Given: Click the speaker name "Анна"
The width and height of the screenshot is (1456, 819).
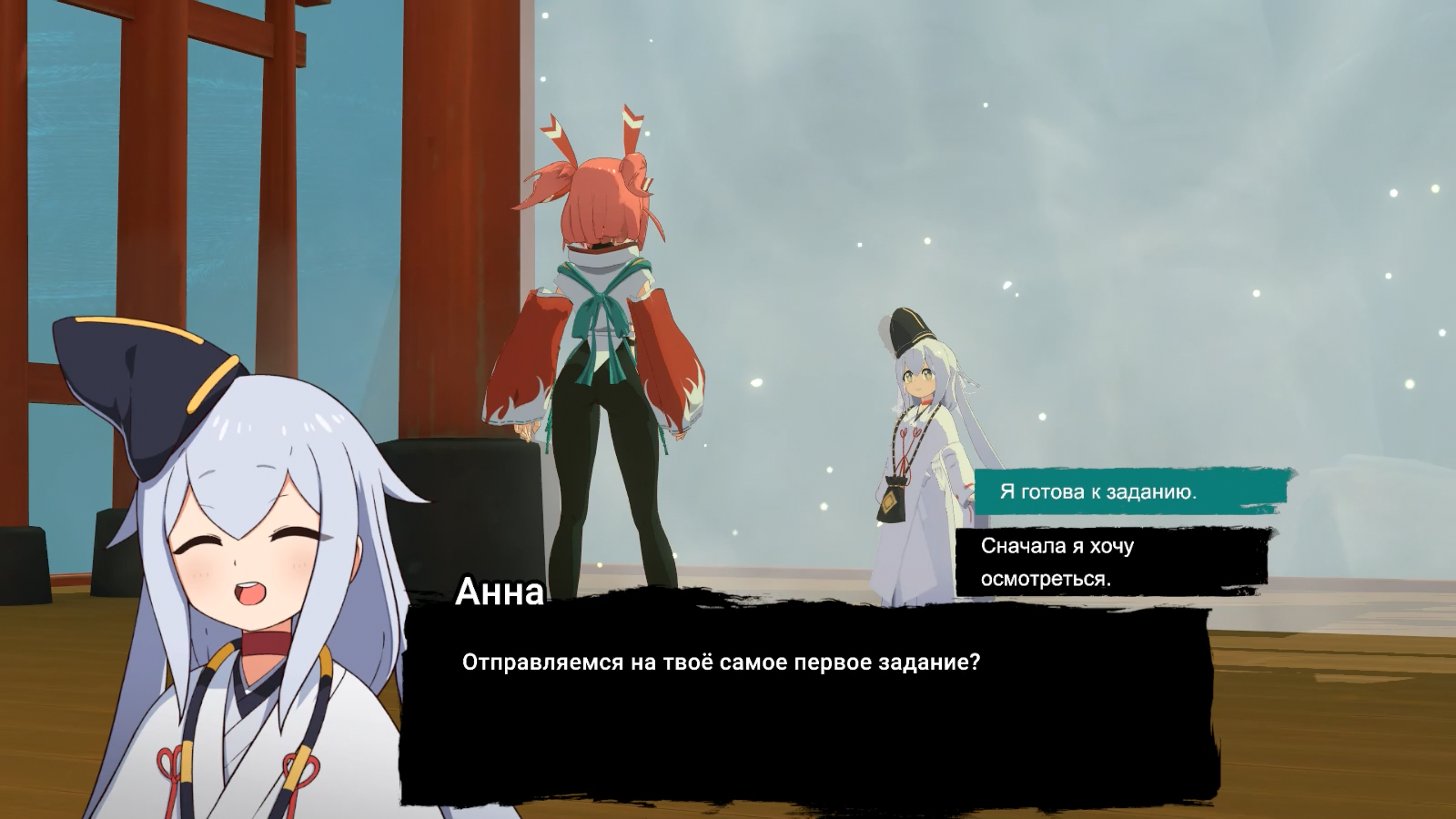Looking at the screenshot, I should point(499,596).
